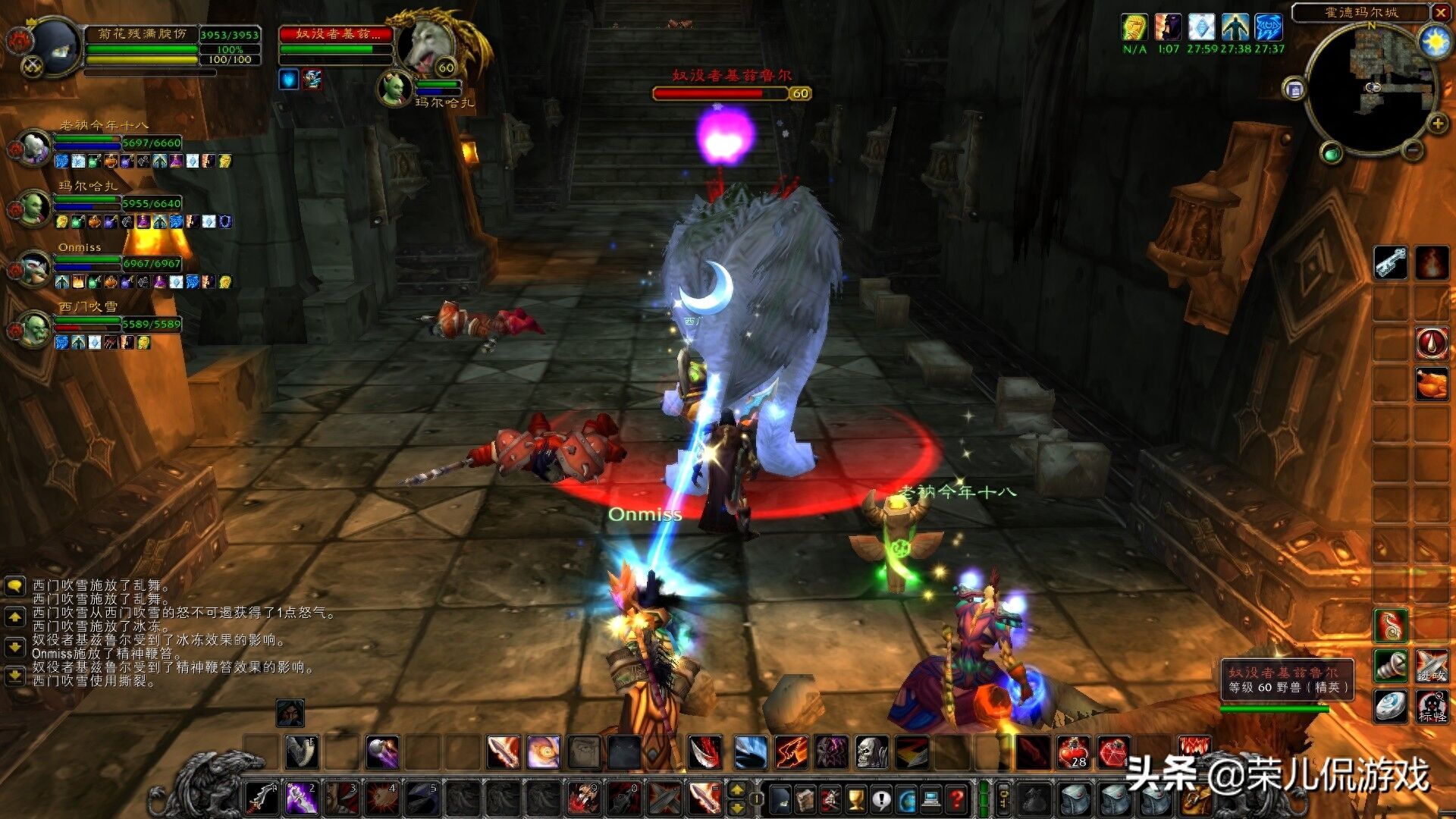Activate the skull ability on action bar
This screenshot has width=1456, height=819.
pos(871,752)
